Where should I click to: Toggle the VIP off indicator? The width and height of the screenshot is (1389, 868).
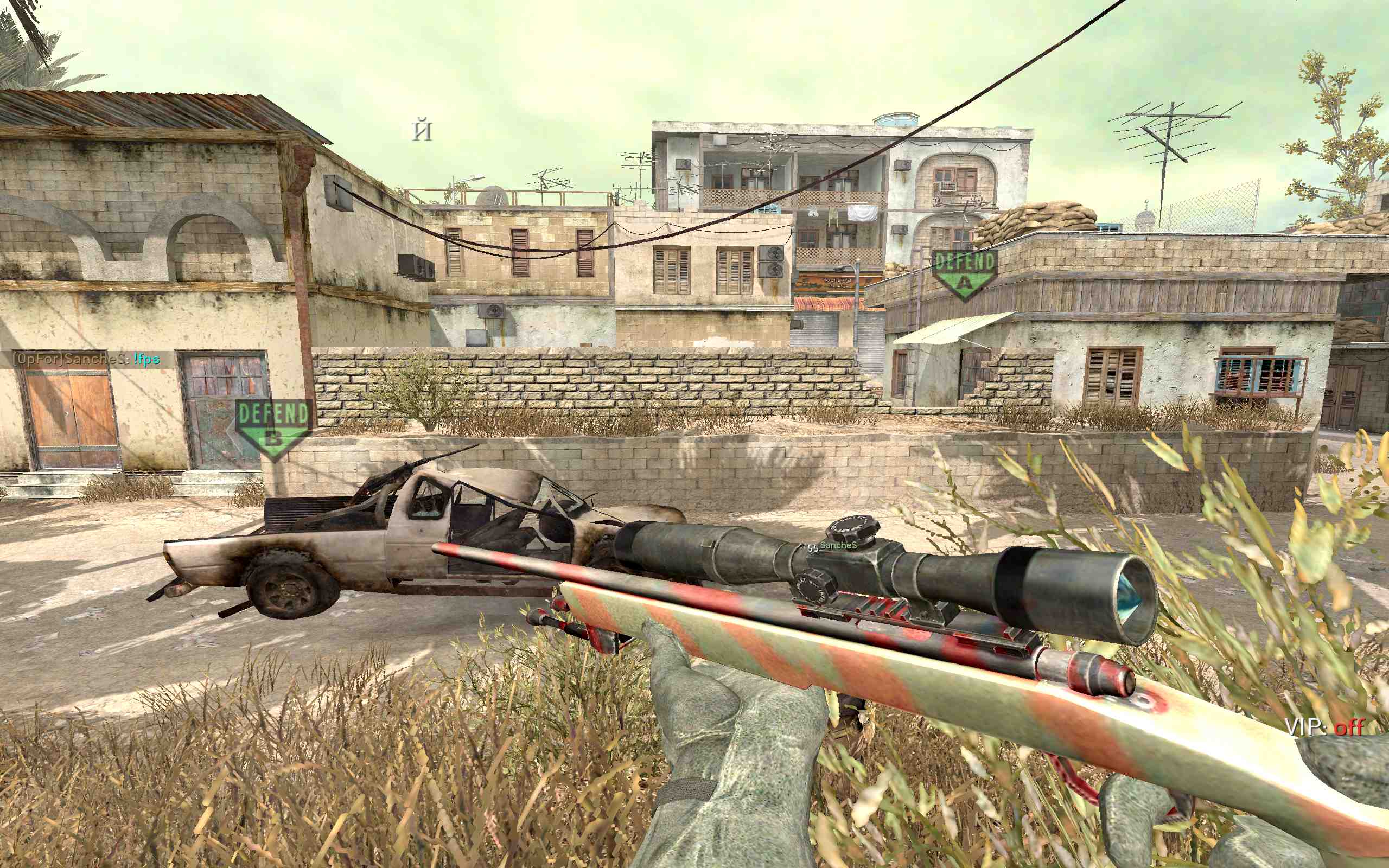click(x=1324, y=727)
